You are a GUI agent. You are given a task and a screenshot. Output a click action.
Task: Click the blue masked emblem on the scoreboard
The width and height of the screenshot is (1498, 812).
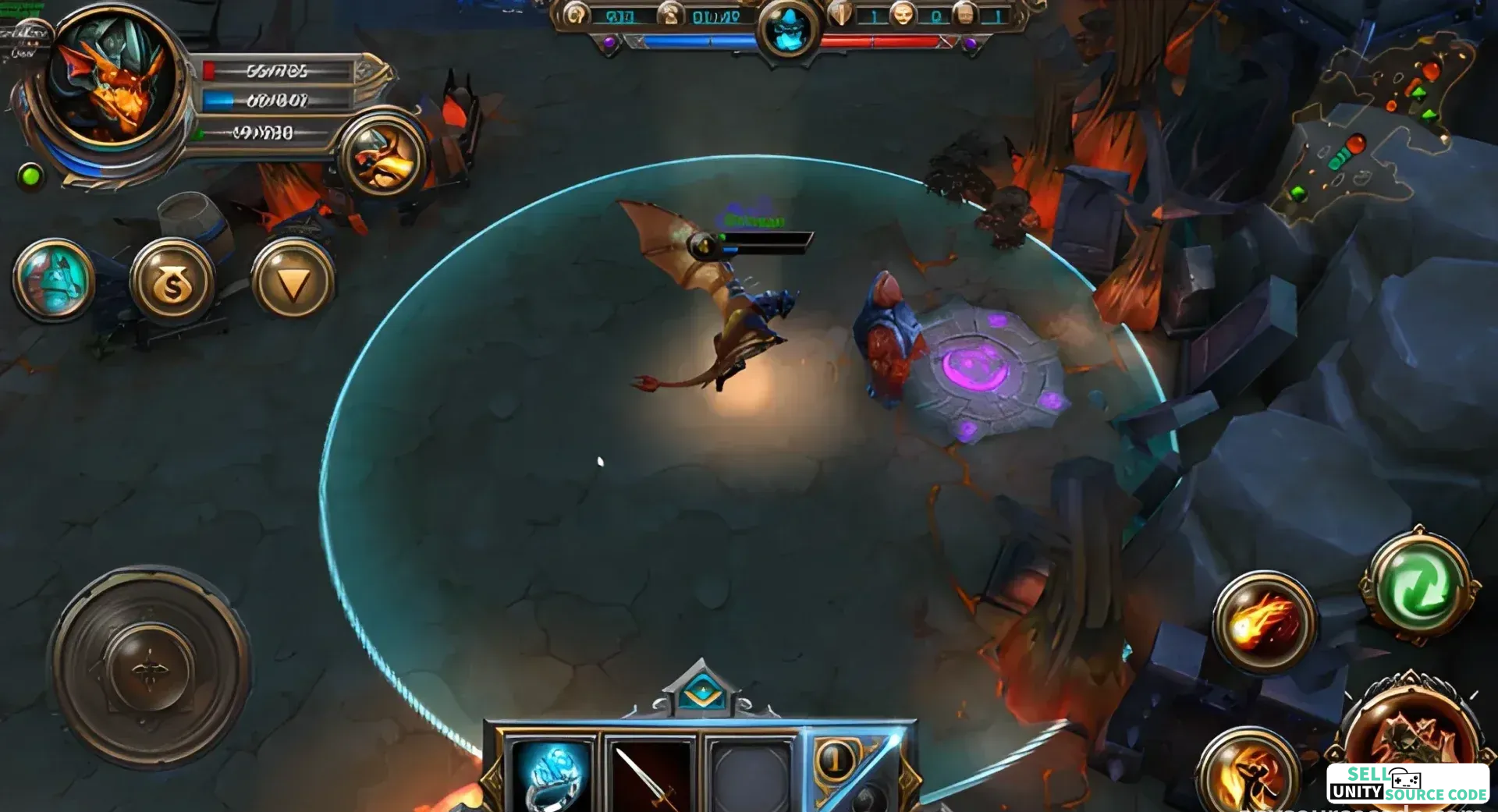pyautogui.click(x=788, y=29)
